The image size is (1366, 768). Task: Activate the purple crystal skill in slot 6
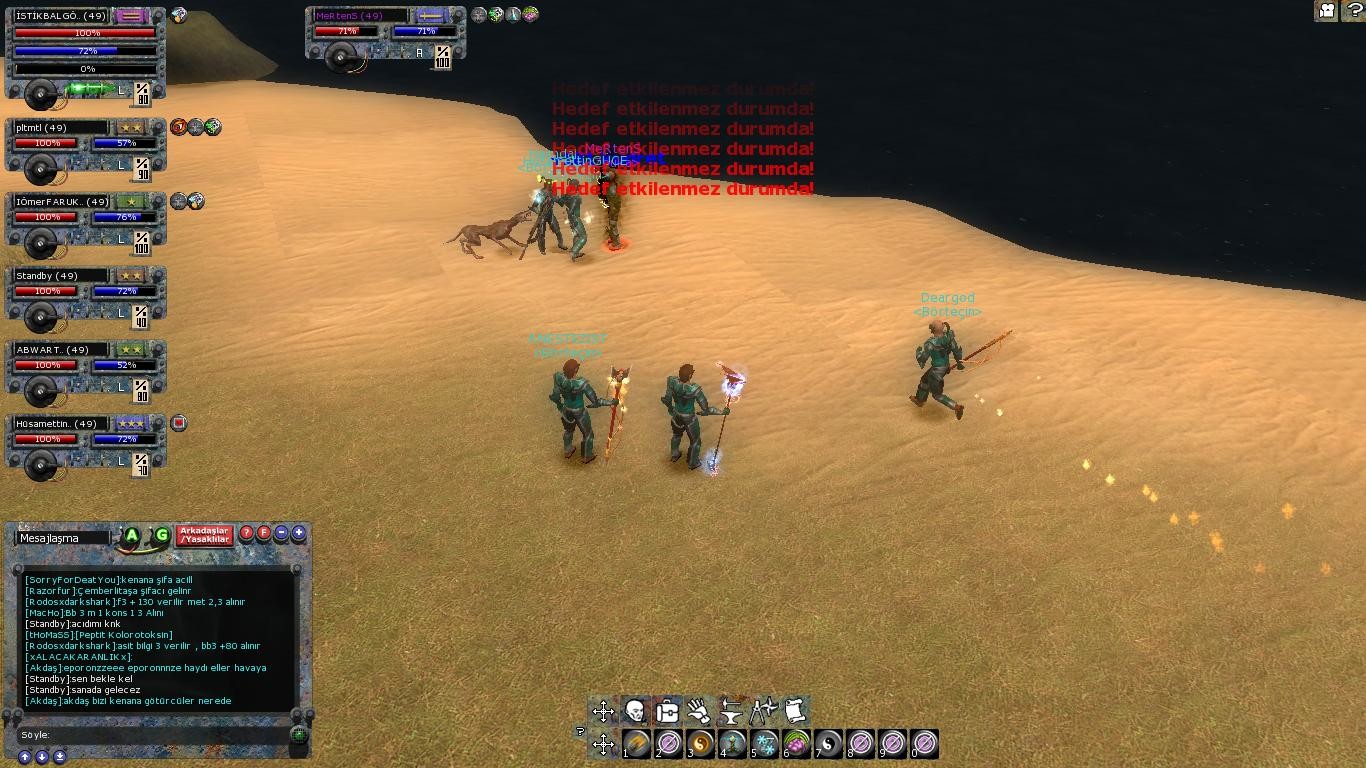point(796,743)
